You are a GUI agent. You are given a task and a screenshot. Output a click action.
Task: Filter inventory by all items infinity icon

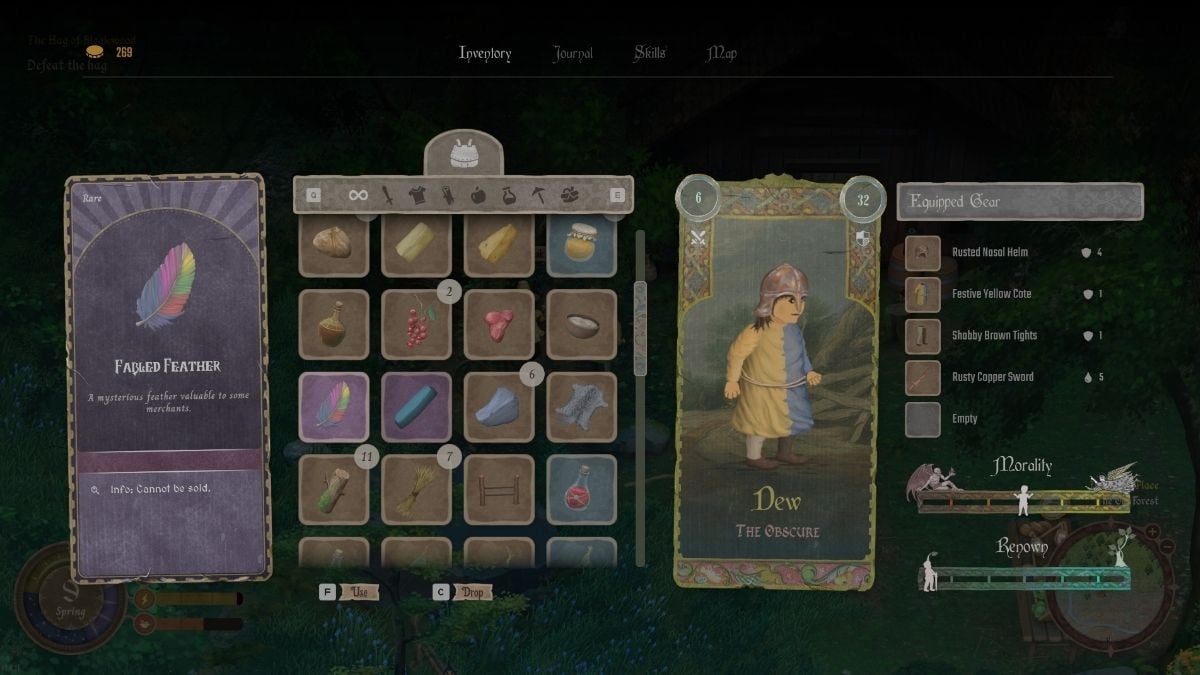coord(358,195)
